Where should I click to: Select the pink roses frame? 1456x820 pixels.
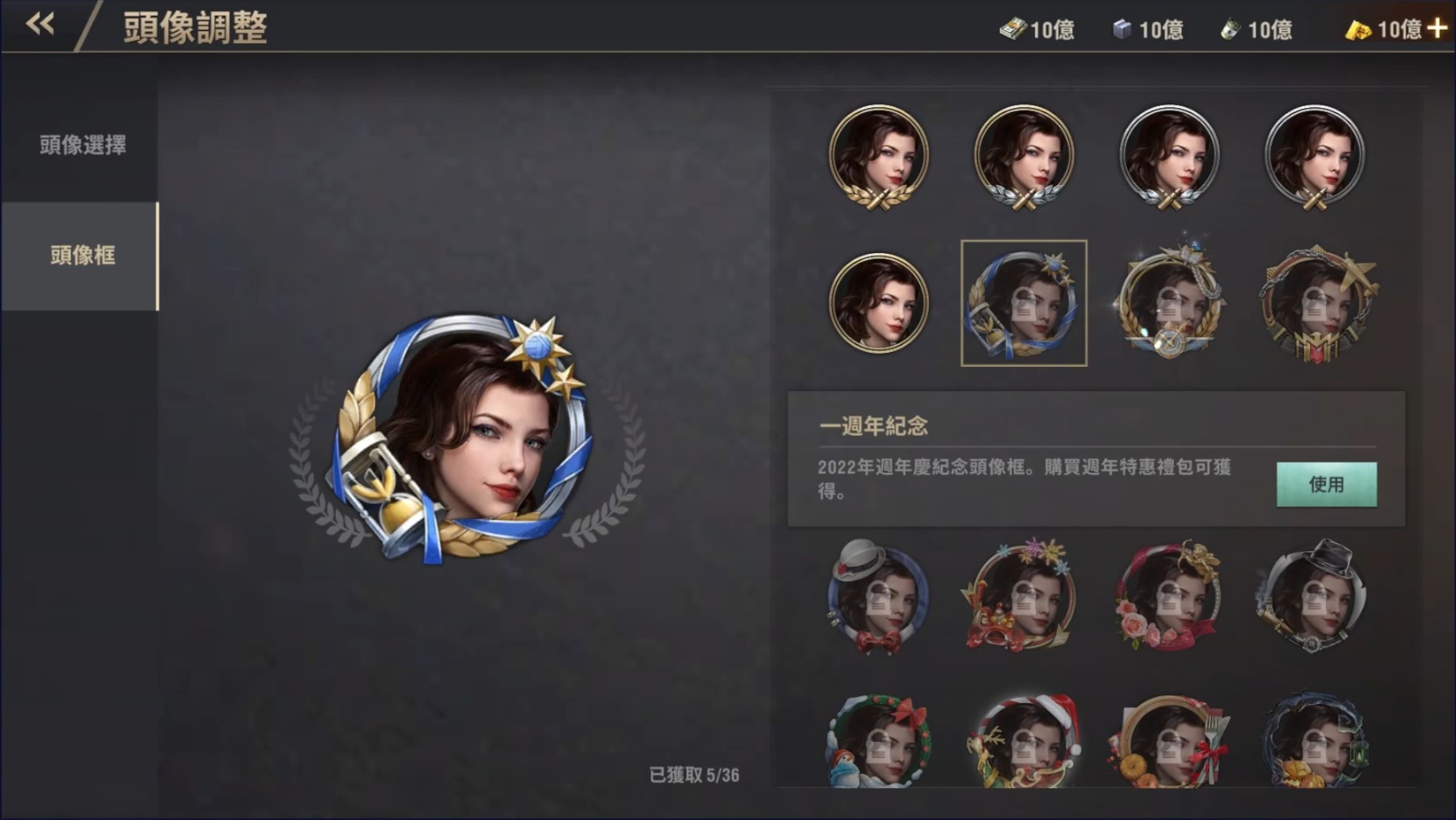click(1170, 597)
